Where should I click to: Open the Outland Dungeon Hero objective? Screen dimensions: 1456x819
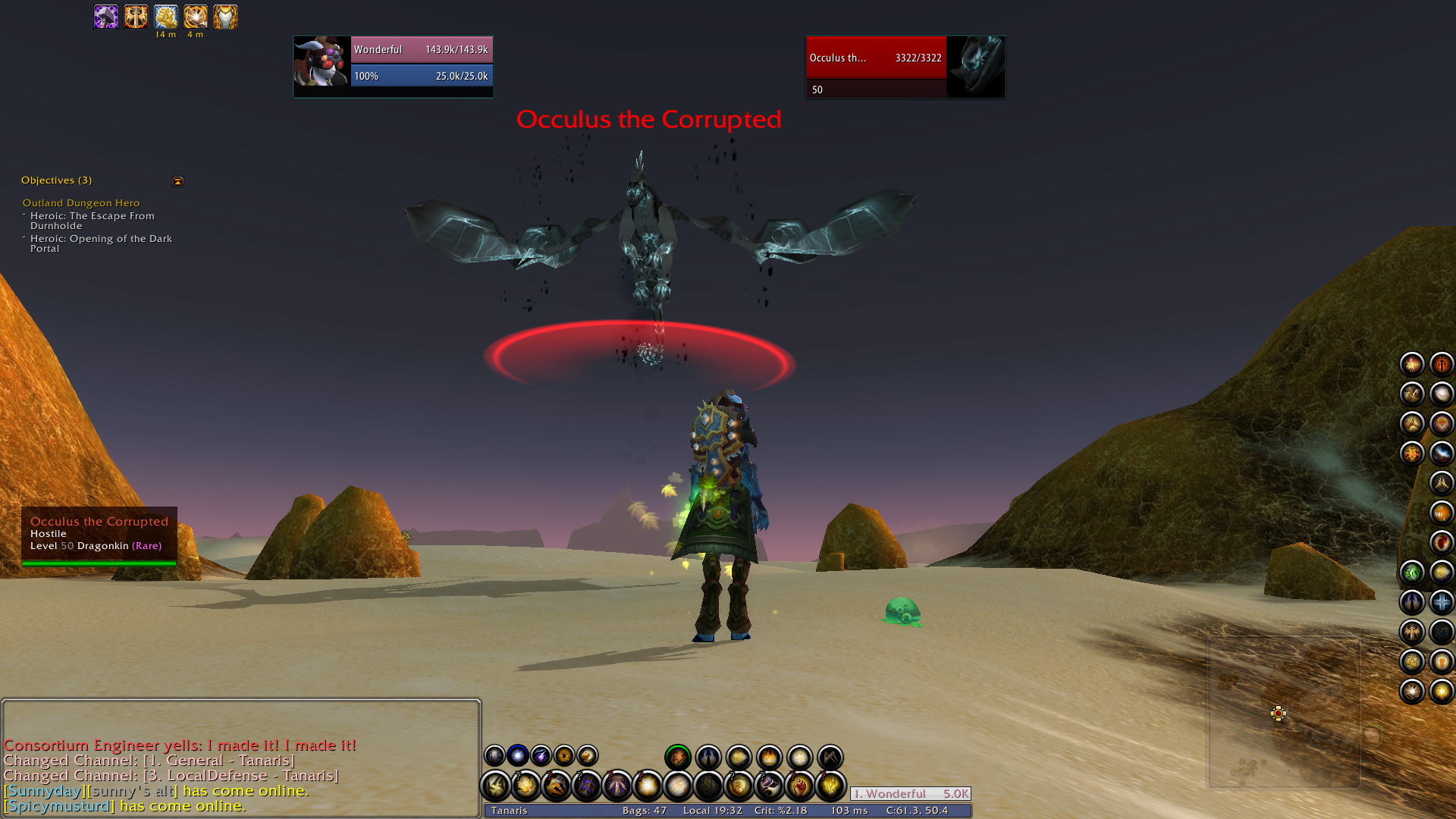(x=81, y=203)
